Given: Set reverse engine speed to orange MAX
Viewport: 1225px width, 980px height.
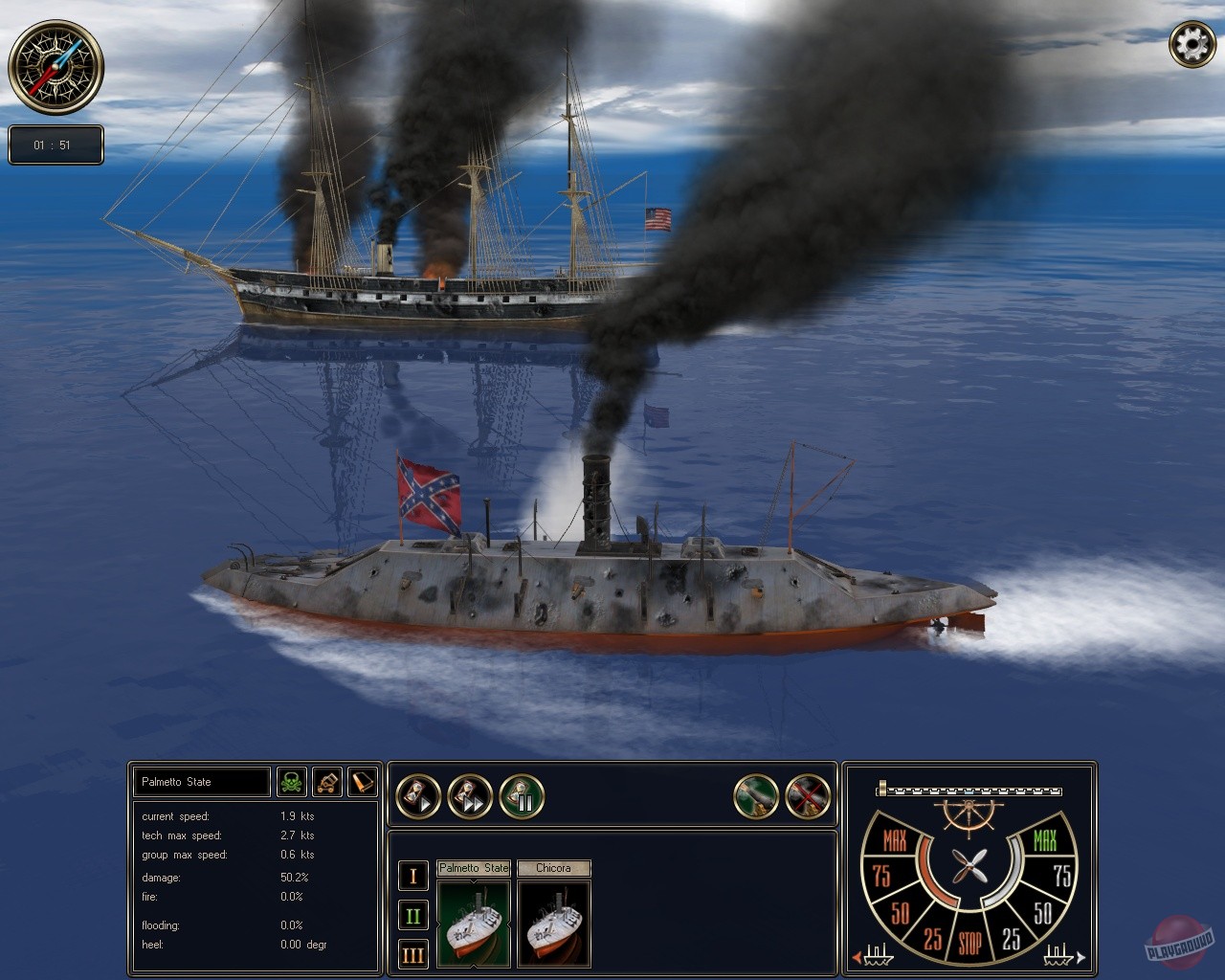Looking at the screenshot, I should click(895, 841).
